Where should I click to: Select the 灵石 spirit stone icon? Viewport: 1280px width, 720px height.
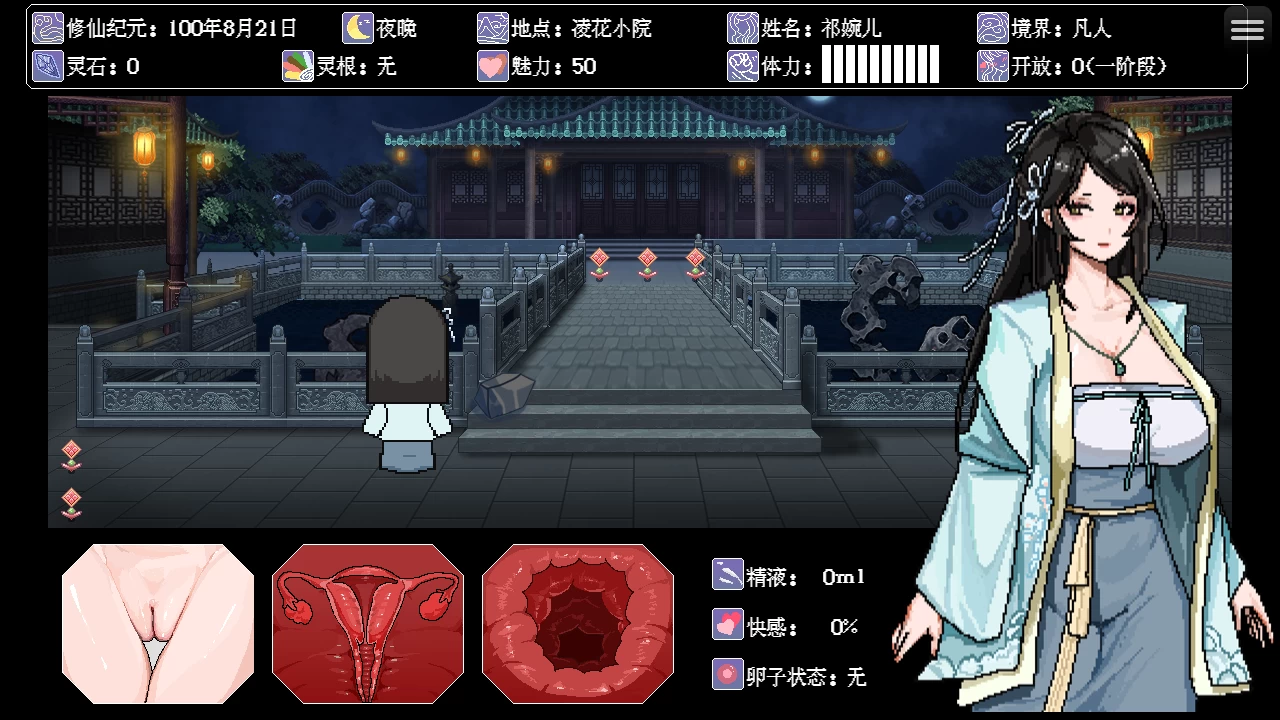coord(48,66)
